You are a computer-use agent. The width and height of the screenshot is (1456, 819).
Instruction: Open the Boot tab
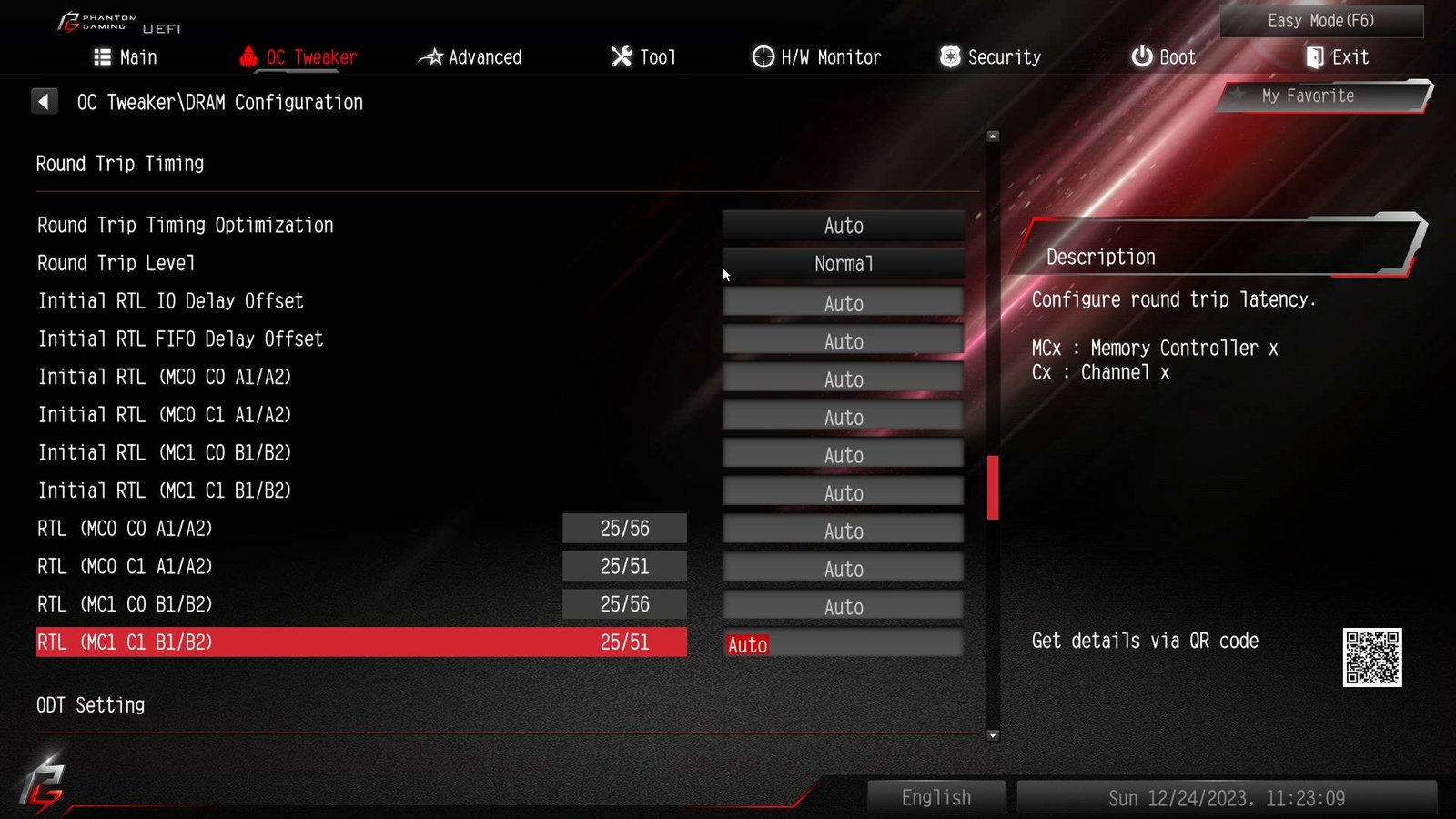1163,57
